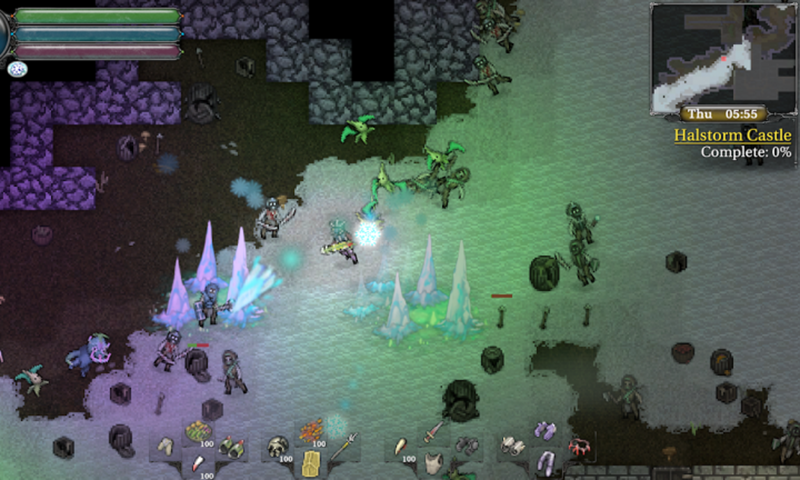Equip the spear hotbar slot

(343, 446)
